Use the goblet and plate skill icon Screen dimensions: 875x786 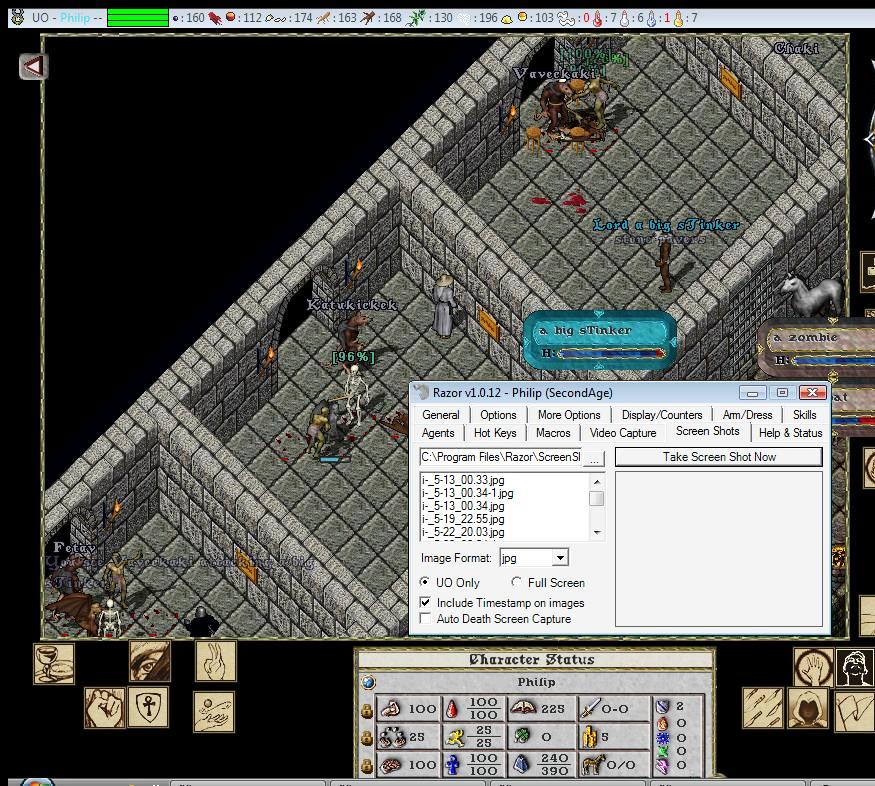click(x=54, y=661)
